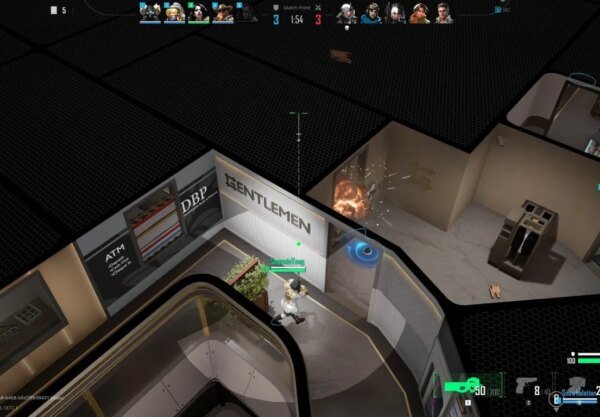Image resolution: width=600 pixels, height=417 pixels.
Task: Choose the gadget slot right of the pistol
Action: pos(576,388)
